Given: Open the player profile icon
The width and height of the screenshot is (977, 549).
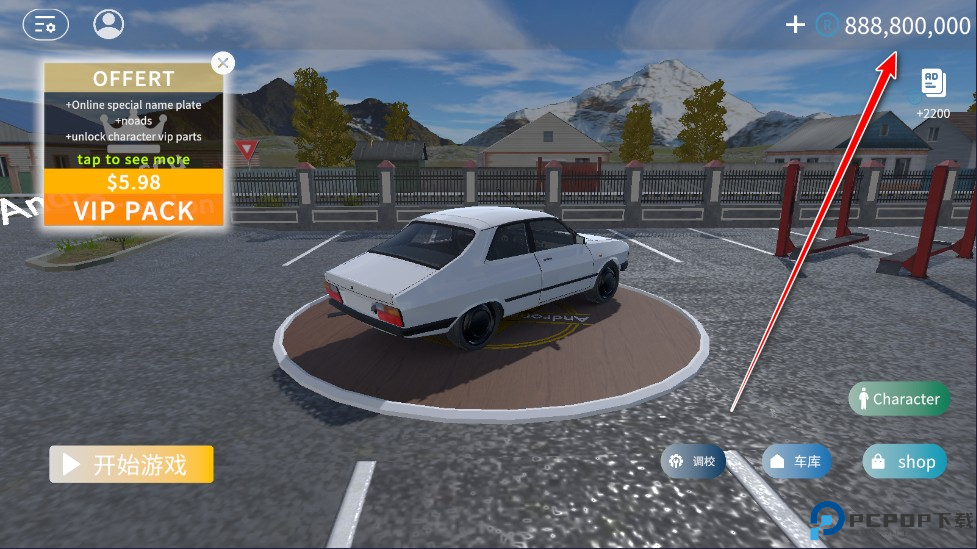Looking at the screenshot, I should click(x=108, y=24).
